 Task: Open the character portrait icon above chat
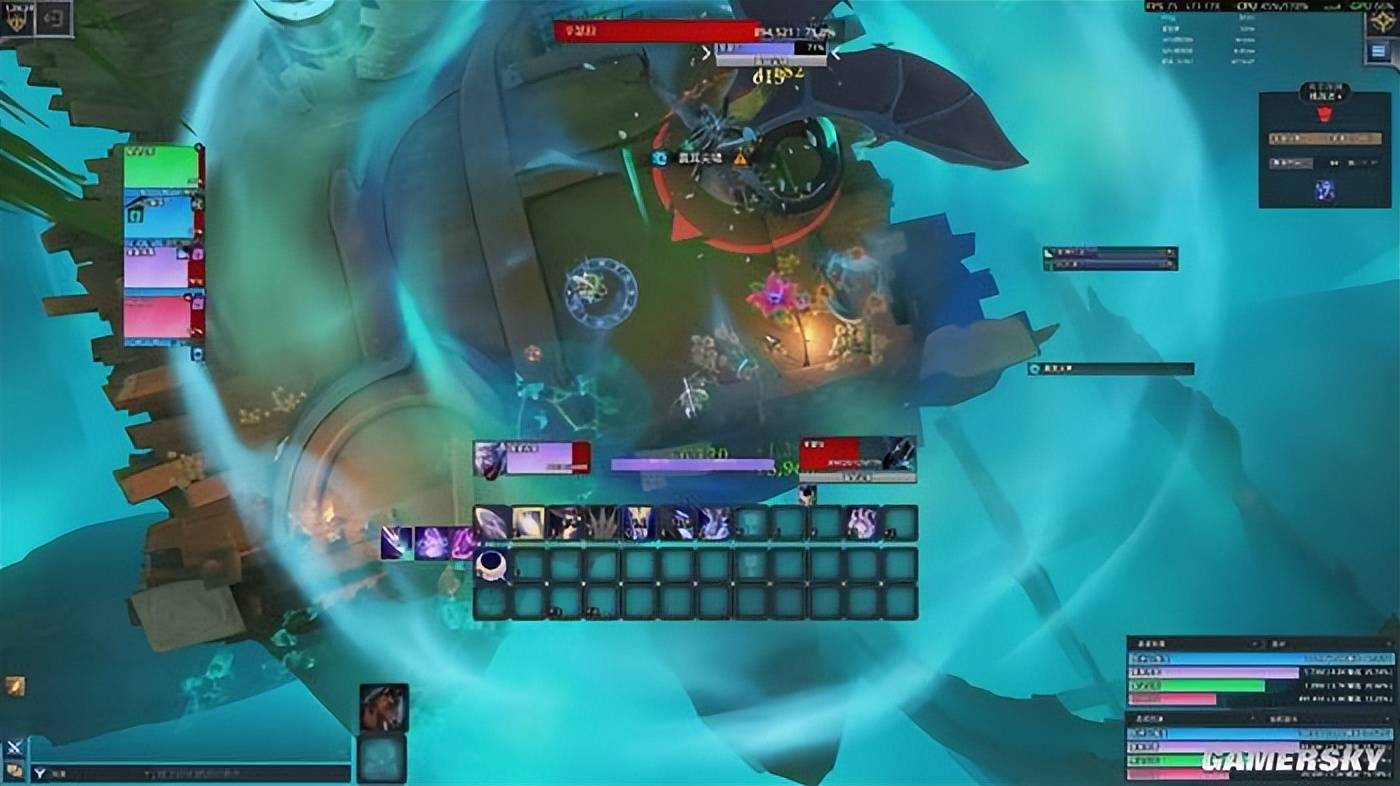pos(384,707)
